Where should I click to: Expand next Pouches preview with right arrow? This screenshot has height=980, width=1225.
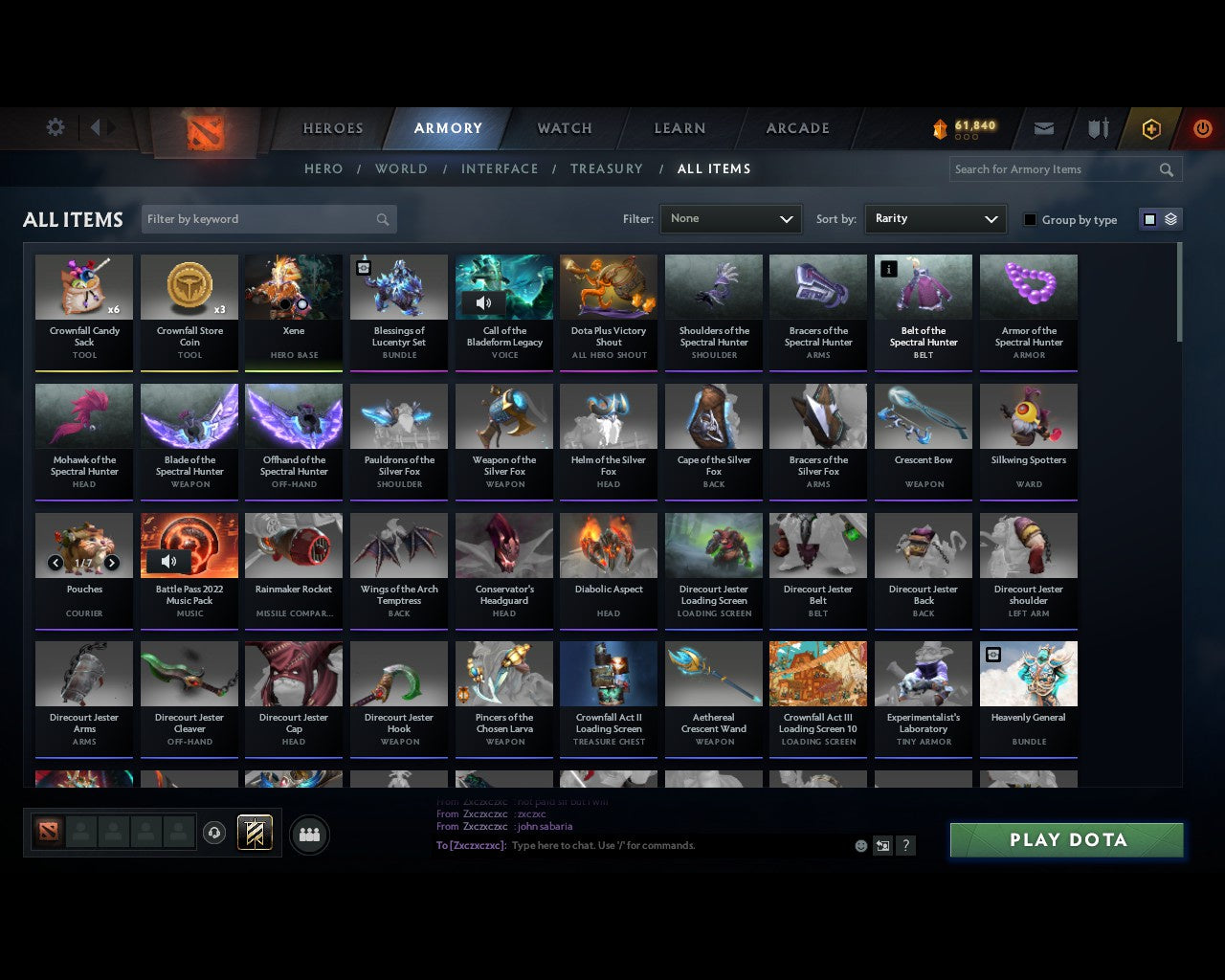coord(112,564)
